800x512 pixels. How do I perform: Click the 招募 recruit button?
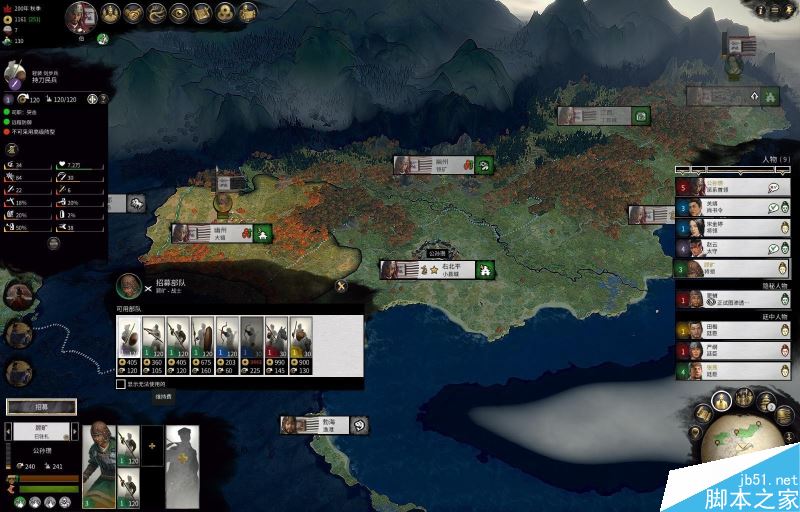(x=41, y=407)
